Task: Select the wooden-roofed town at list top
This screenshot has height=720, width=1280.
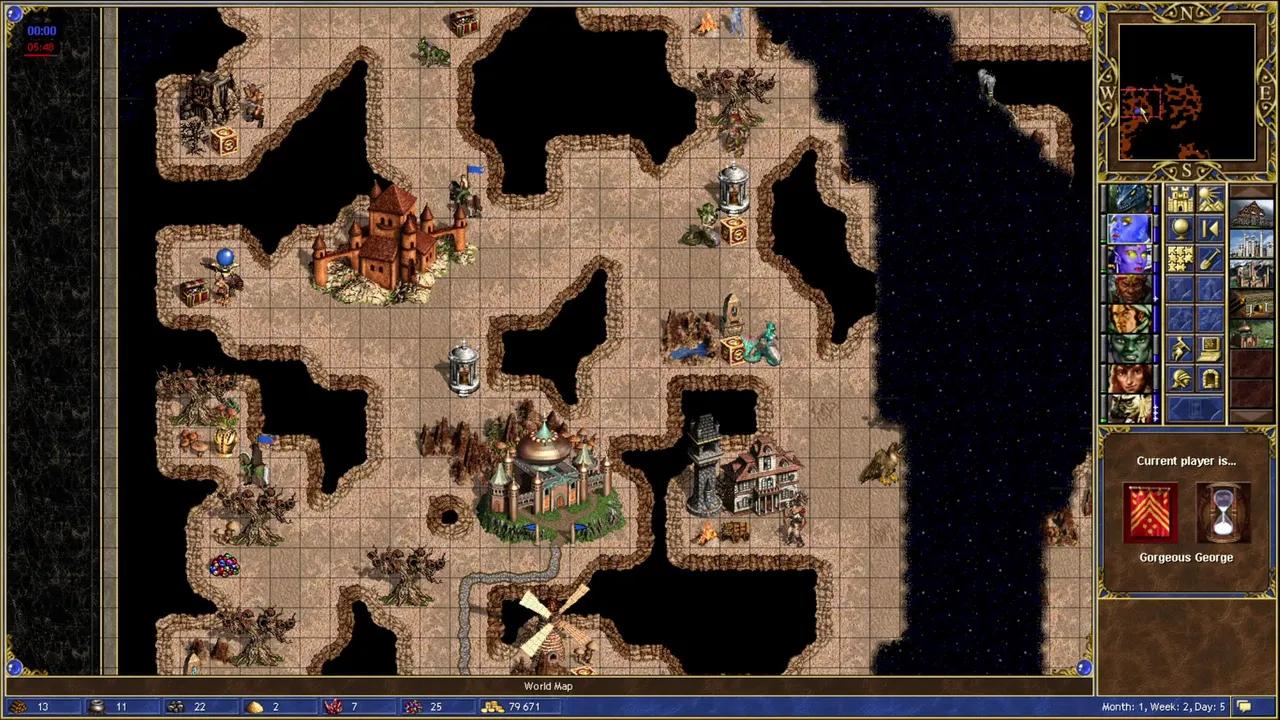Action: point(1251,213)
